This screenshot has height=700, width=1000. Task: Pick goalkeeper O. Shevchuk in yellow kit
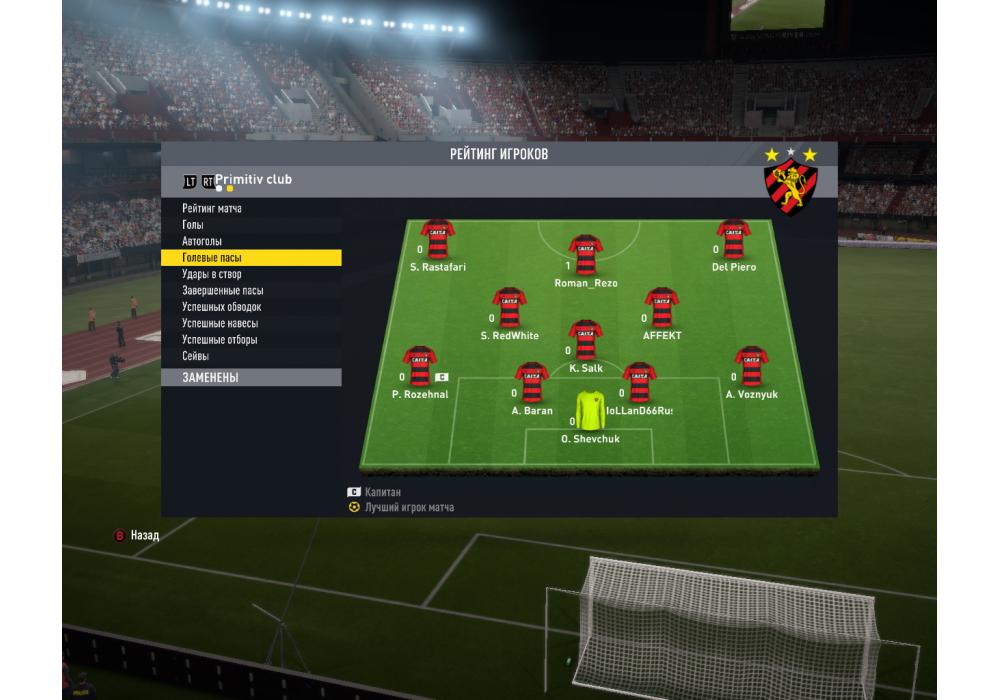tap(590, 411)
